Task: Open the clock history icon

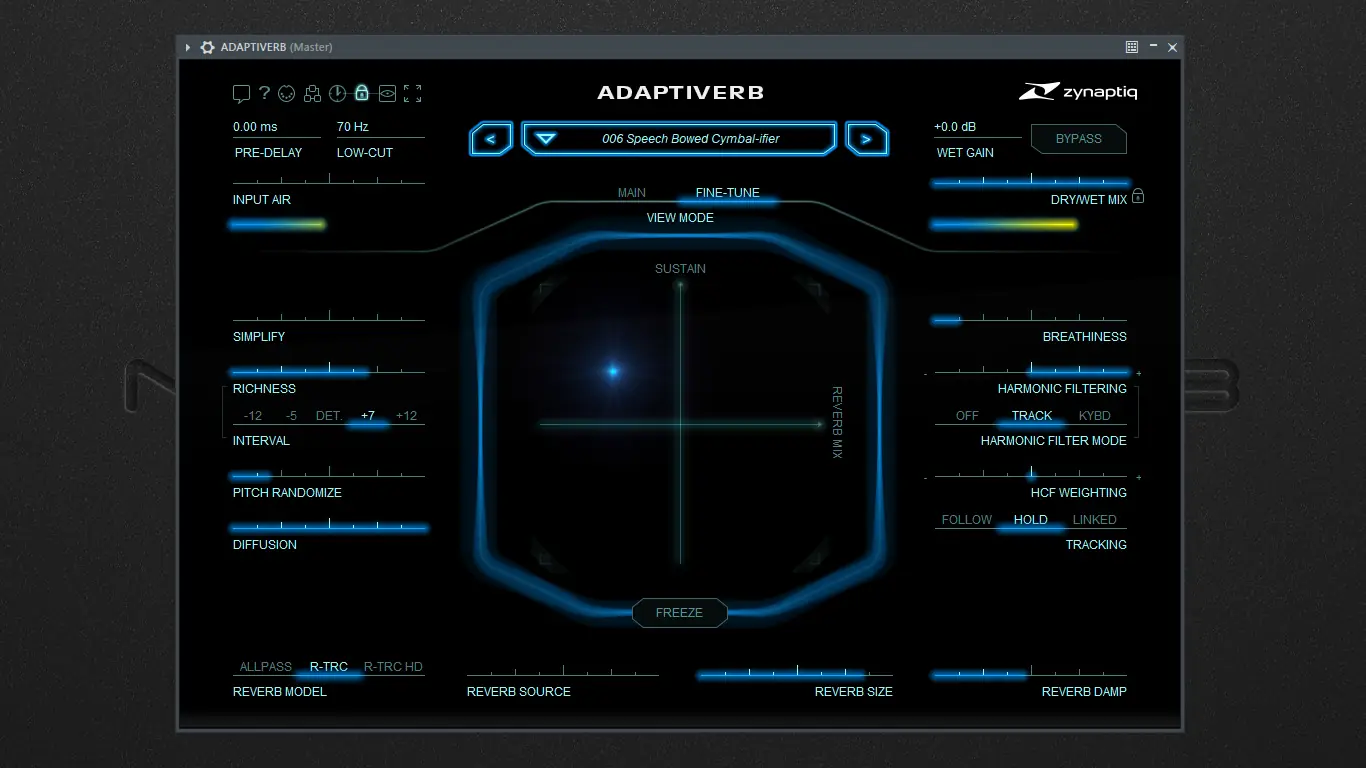Action: point(337,93)
